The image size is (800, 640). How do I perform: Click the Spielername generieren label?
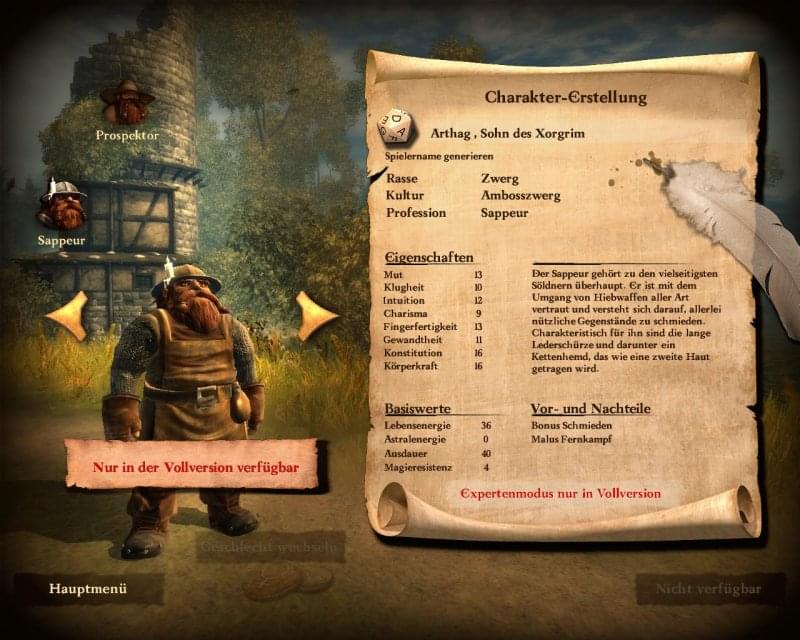(436, 157)
